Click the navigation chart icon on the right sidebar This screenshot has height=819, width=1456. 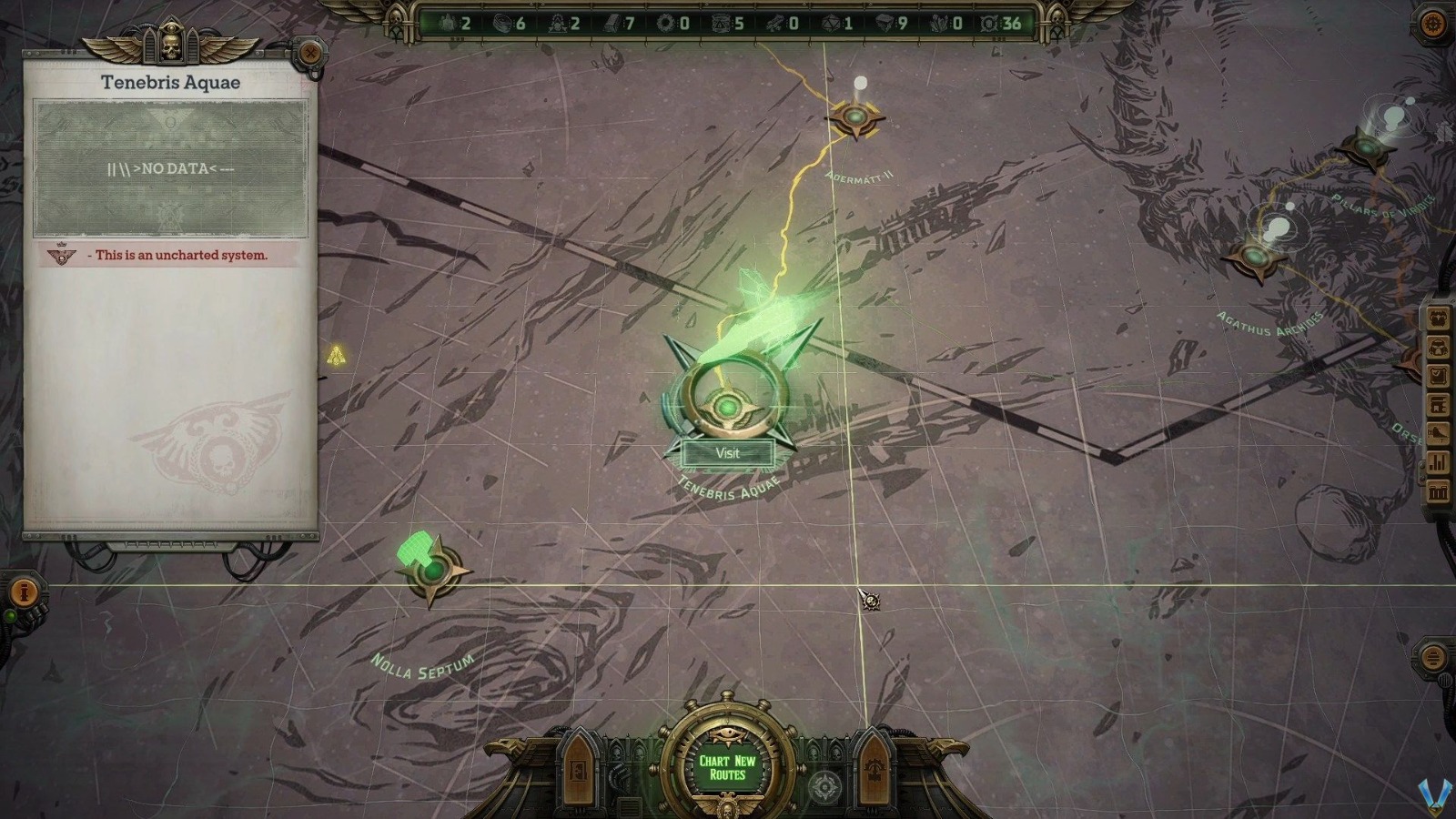pyautogui.click(x=1440, y=430)
